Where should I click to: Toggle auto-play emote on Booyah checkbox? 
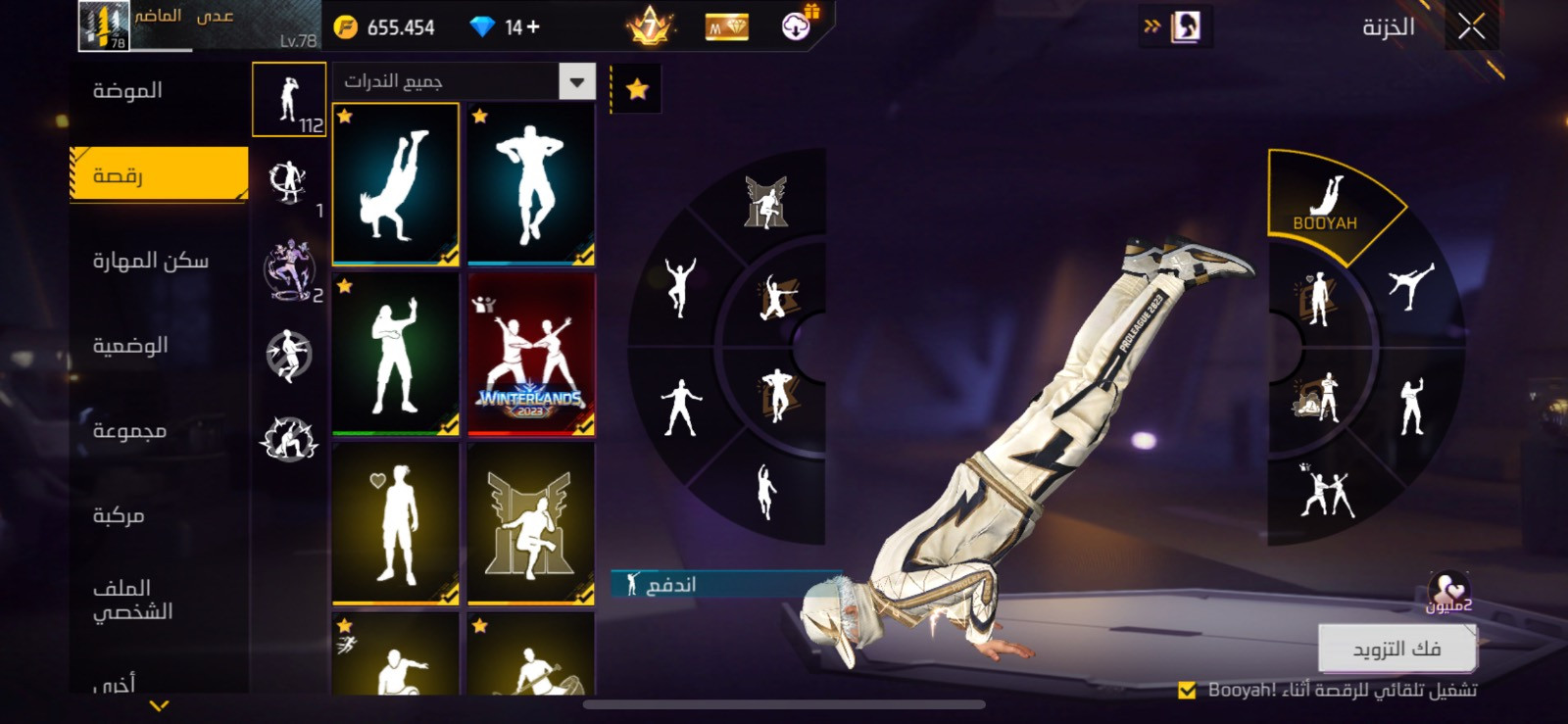[x=1187, y=690]
